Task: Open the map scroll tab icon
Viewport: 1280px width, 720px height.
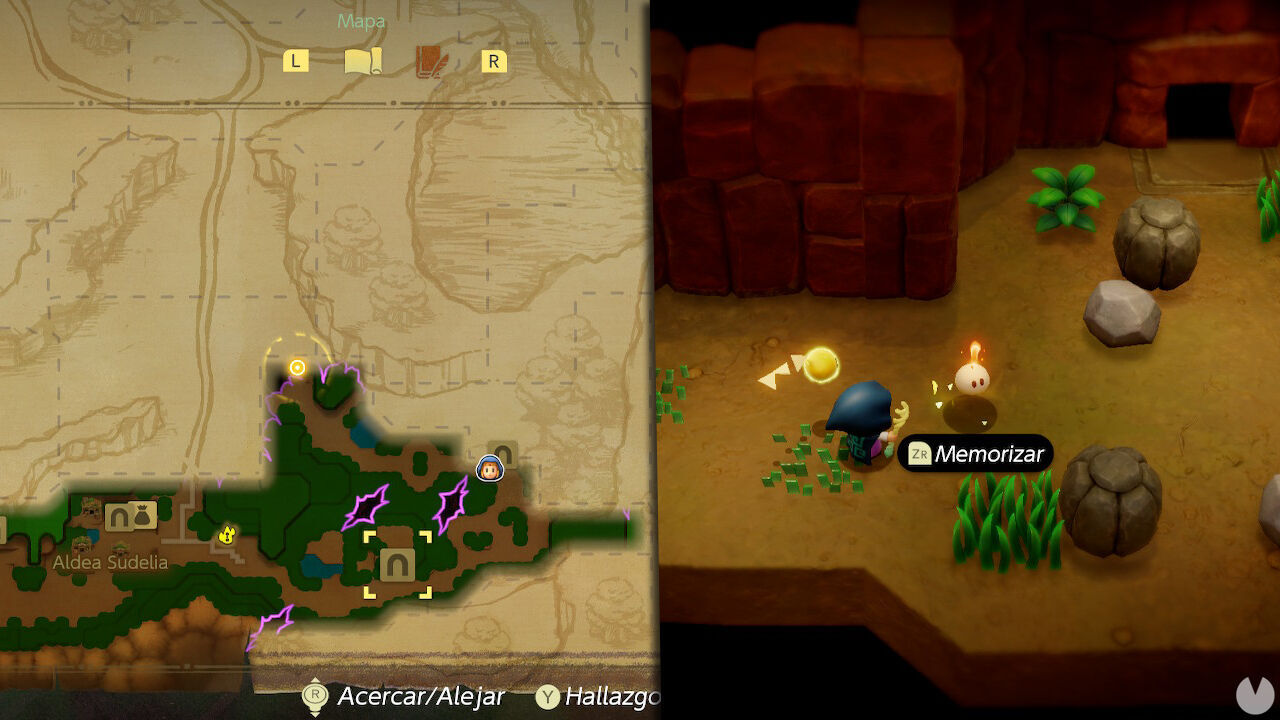Action: 364,60
